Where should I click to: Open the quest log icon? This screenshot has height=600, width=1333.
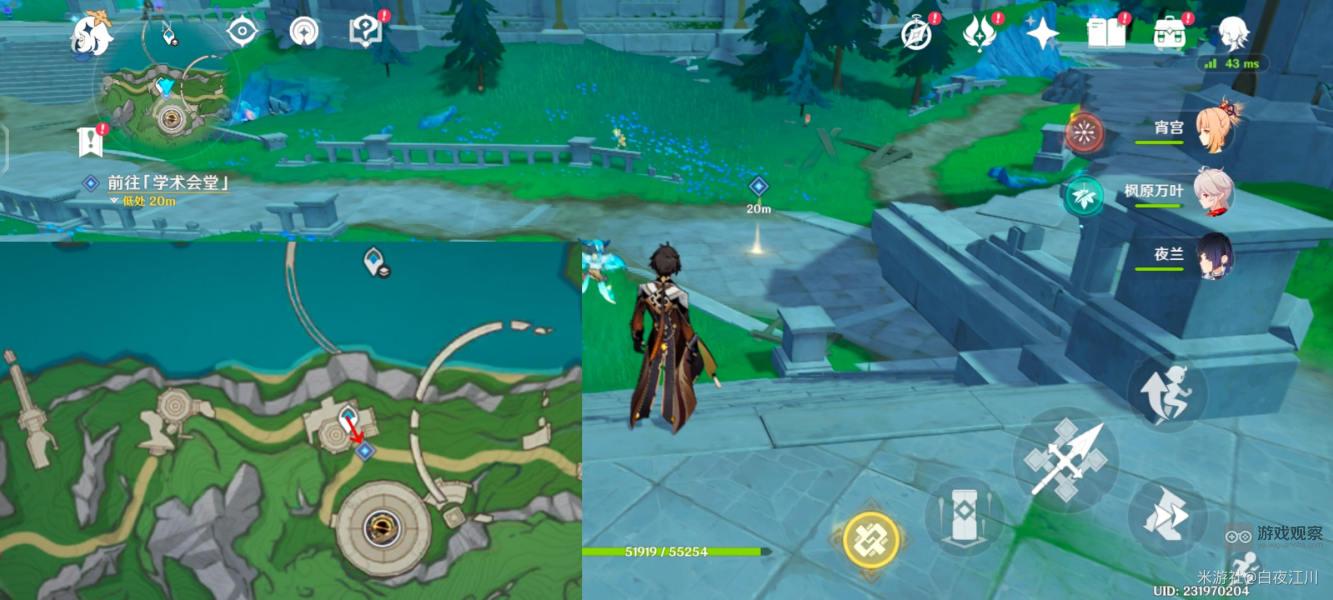point(90,143)
